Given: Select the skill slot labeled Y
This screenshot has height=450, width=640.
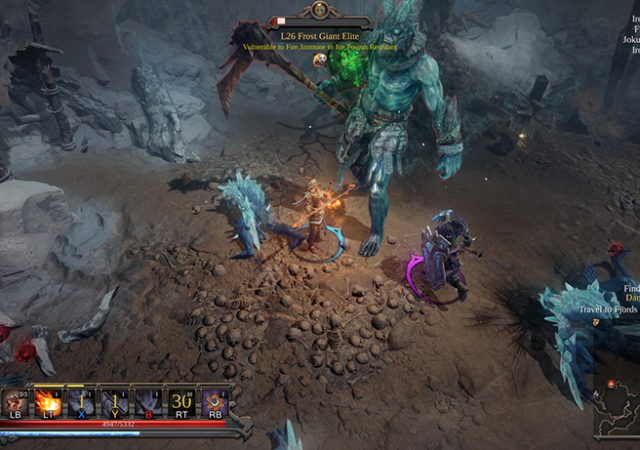Looking at the screenshot, I should tap(115, 401).
